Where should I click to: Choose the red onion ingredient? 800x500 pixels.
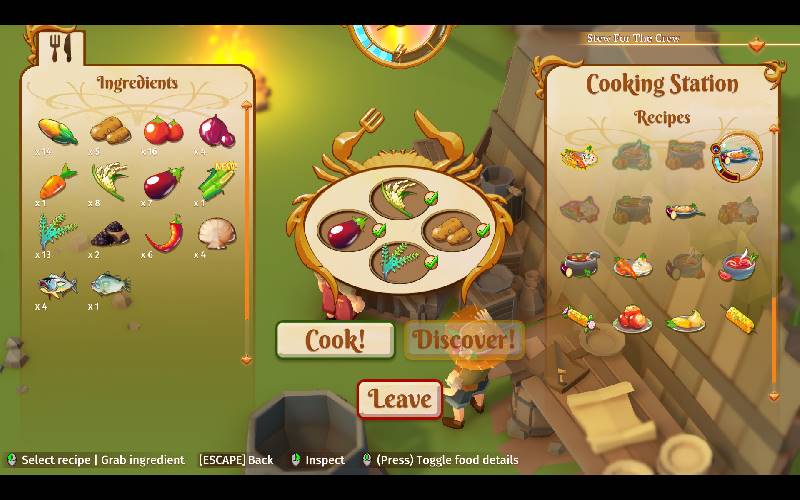click(x=216, y=130)
